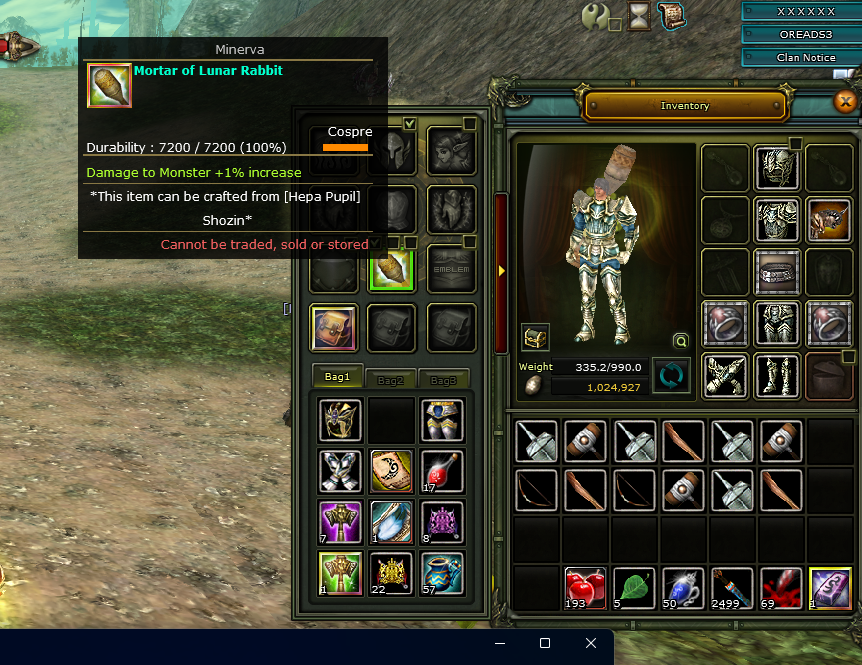The image size is (862, 665).
Task: Select the green leaf item stack
Action: pos(632,587)
